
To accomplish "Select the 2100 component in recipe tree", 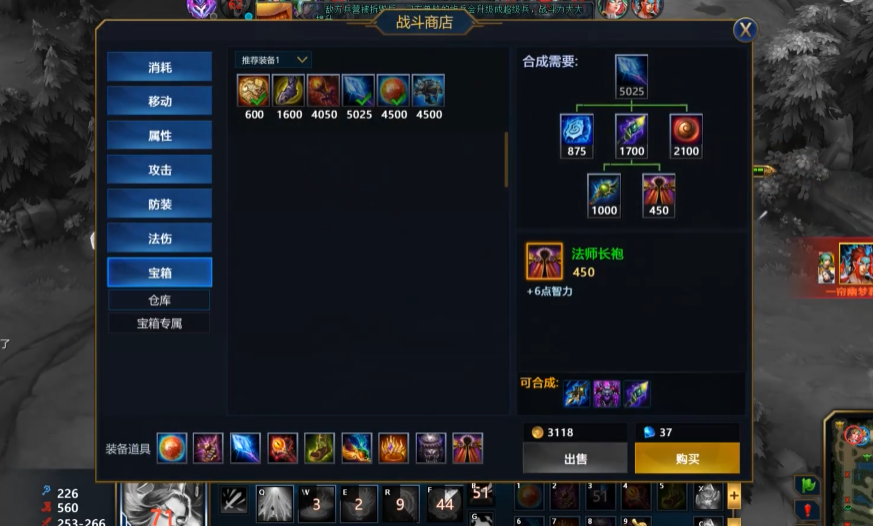I will pos(686,131).
